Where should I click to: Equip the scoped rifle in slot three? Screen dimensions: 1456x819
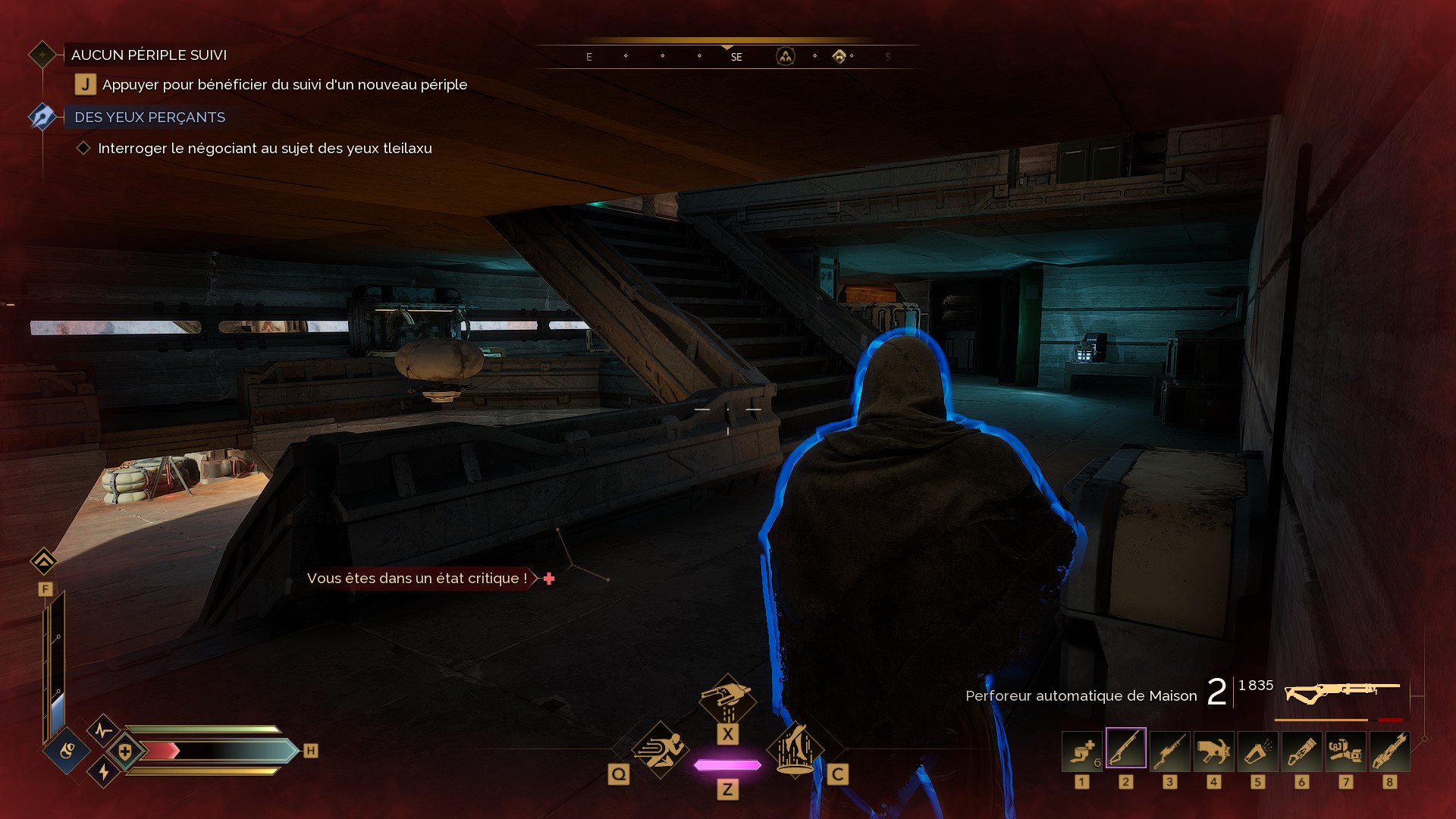click(1169, 752)
